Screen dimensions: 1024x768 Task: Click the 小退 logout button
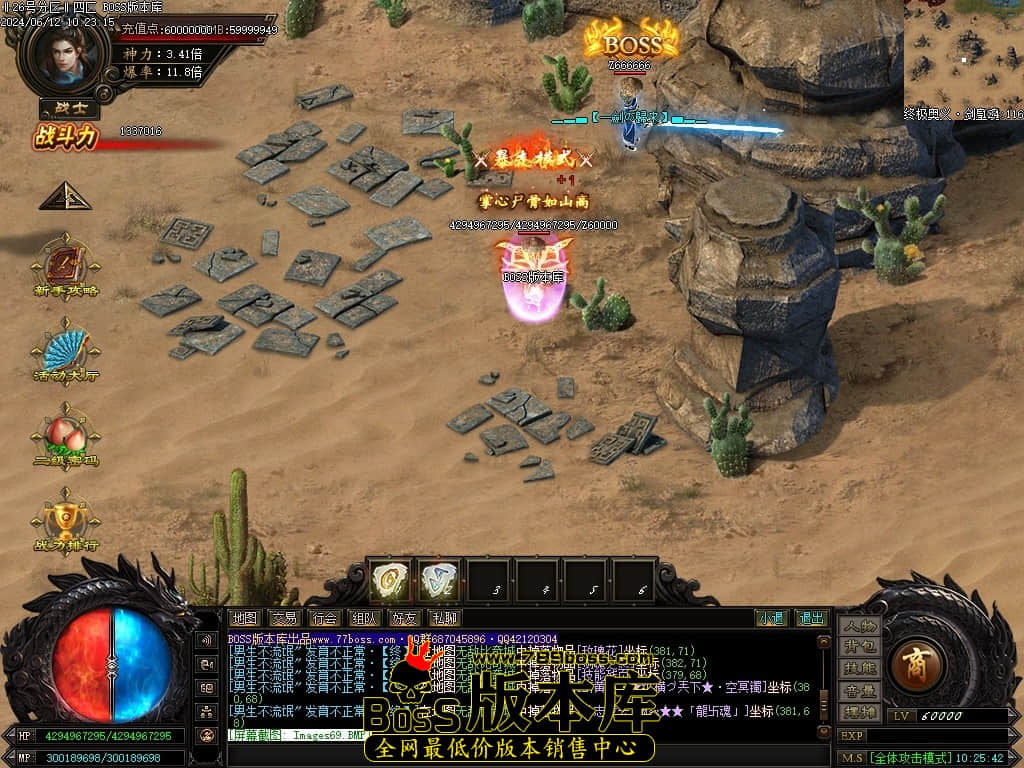pos(771,619)
